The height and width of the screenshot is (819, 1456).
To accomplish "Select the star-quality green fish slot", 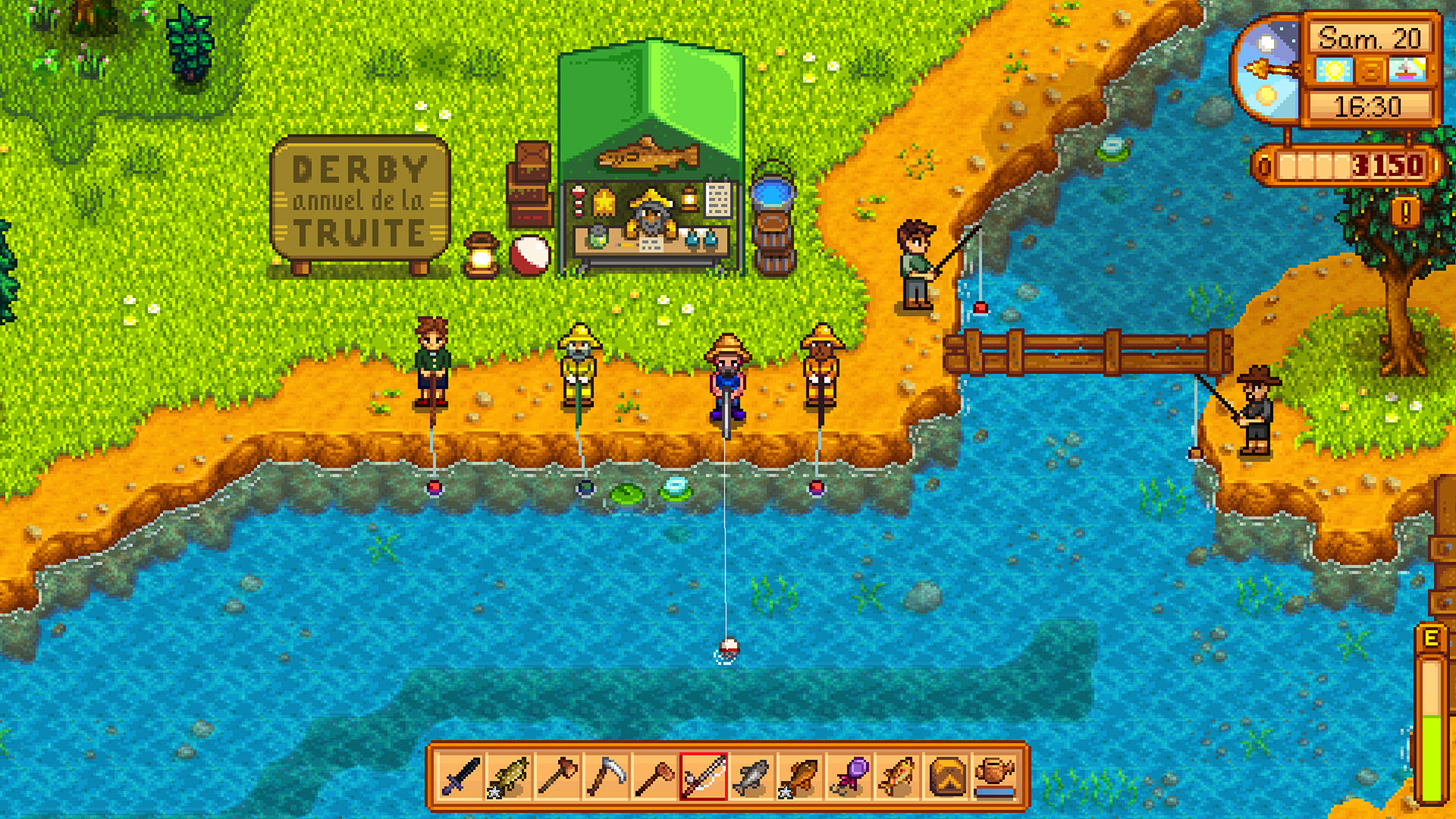I will [509, 777].
